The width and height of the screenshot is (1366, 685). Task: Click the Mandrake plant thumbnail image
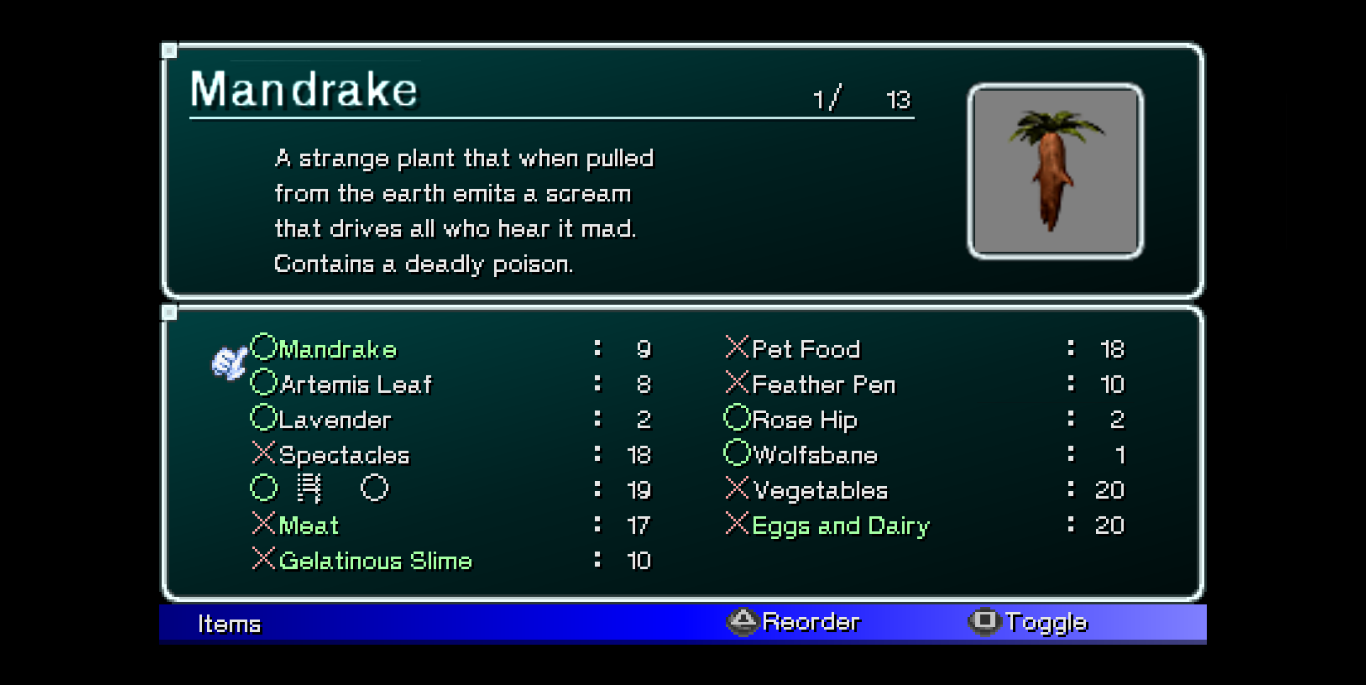(1055, 170)
